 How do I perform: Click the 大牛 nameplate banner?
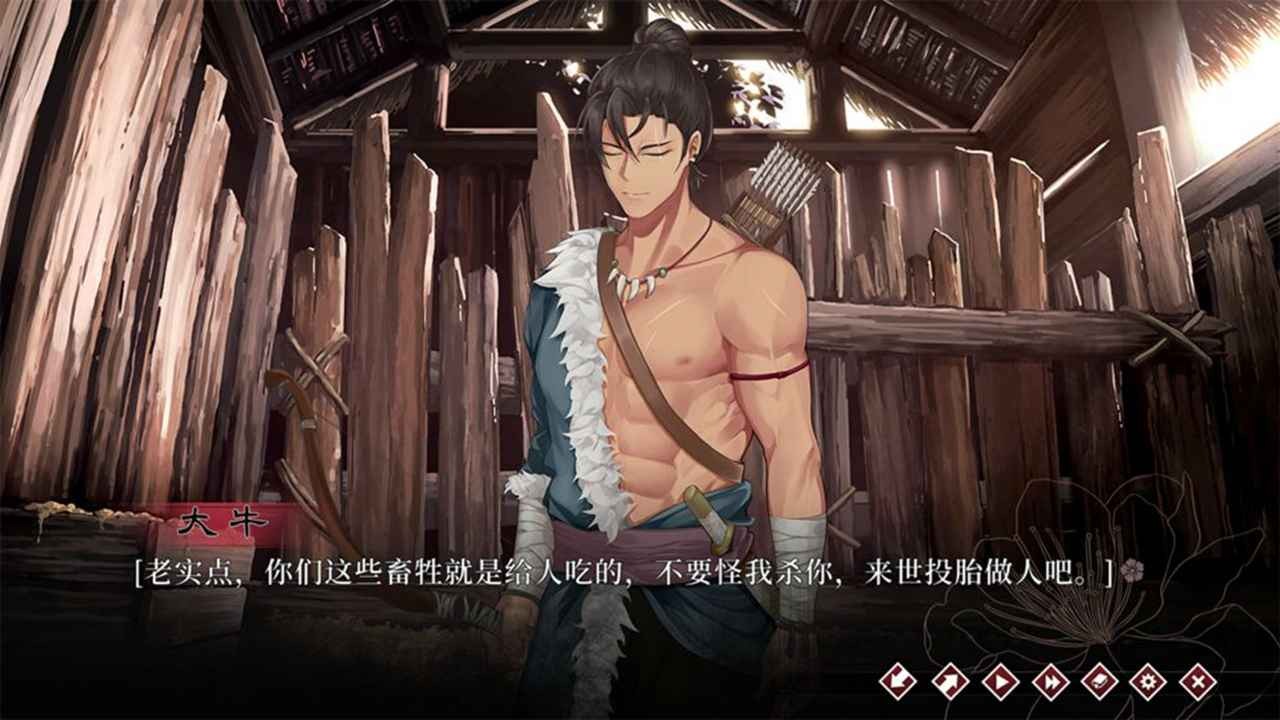click(220, 518)
